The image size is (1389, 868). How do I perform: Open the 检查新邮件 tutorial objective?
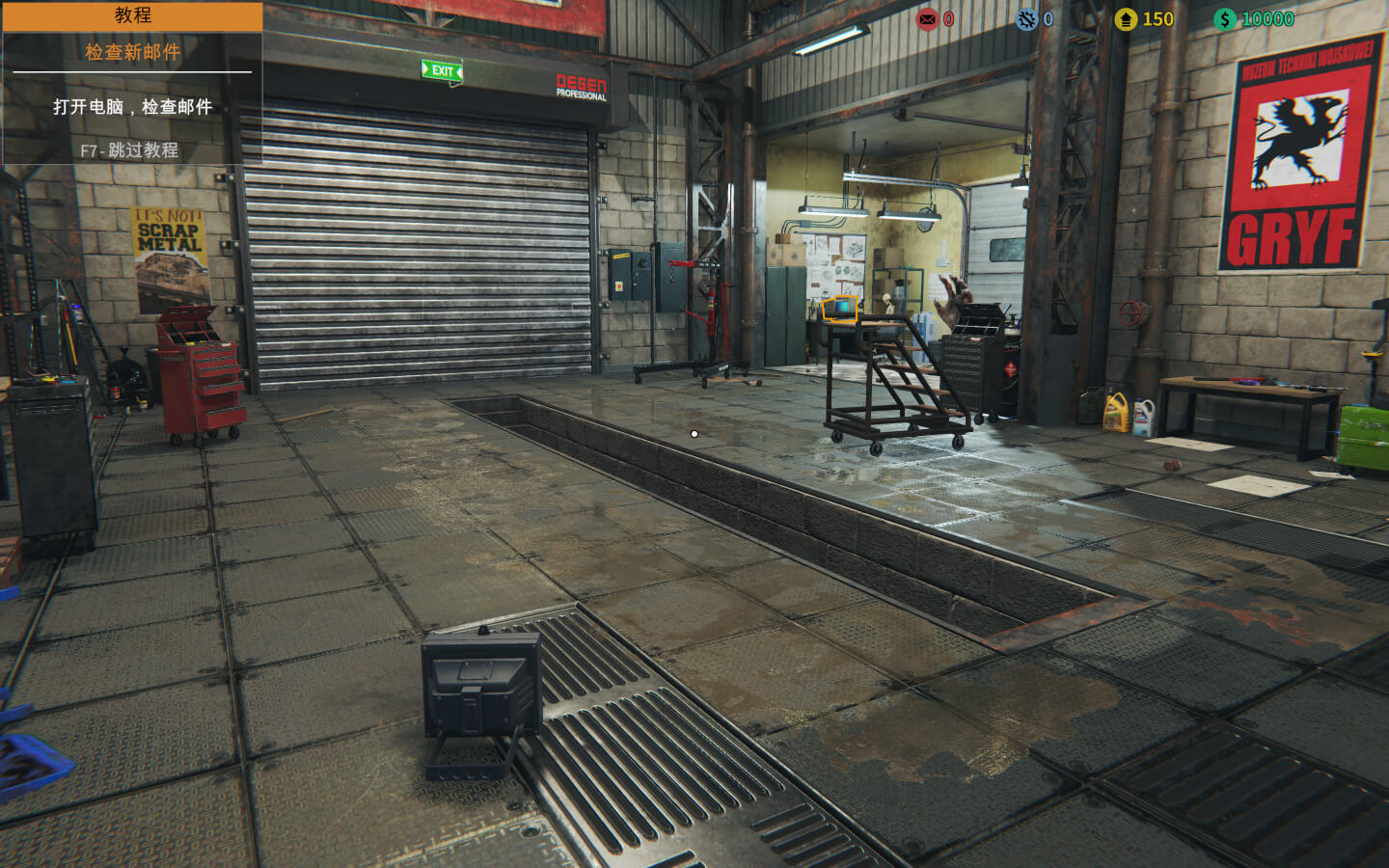(132, 52)
